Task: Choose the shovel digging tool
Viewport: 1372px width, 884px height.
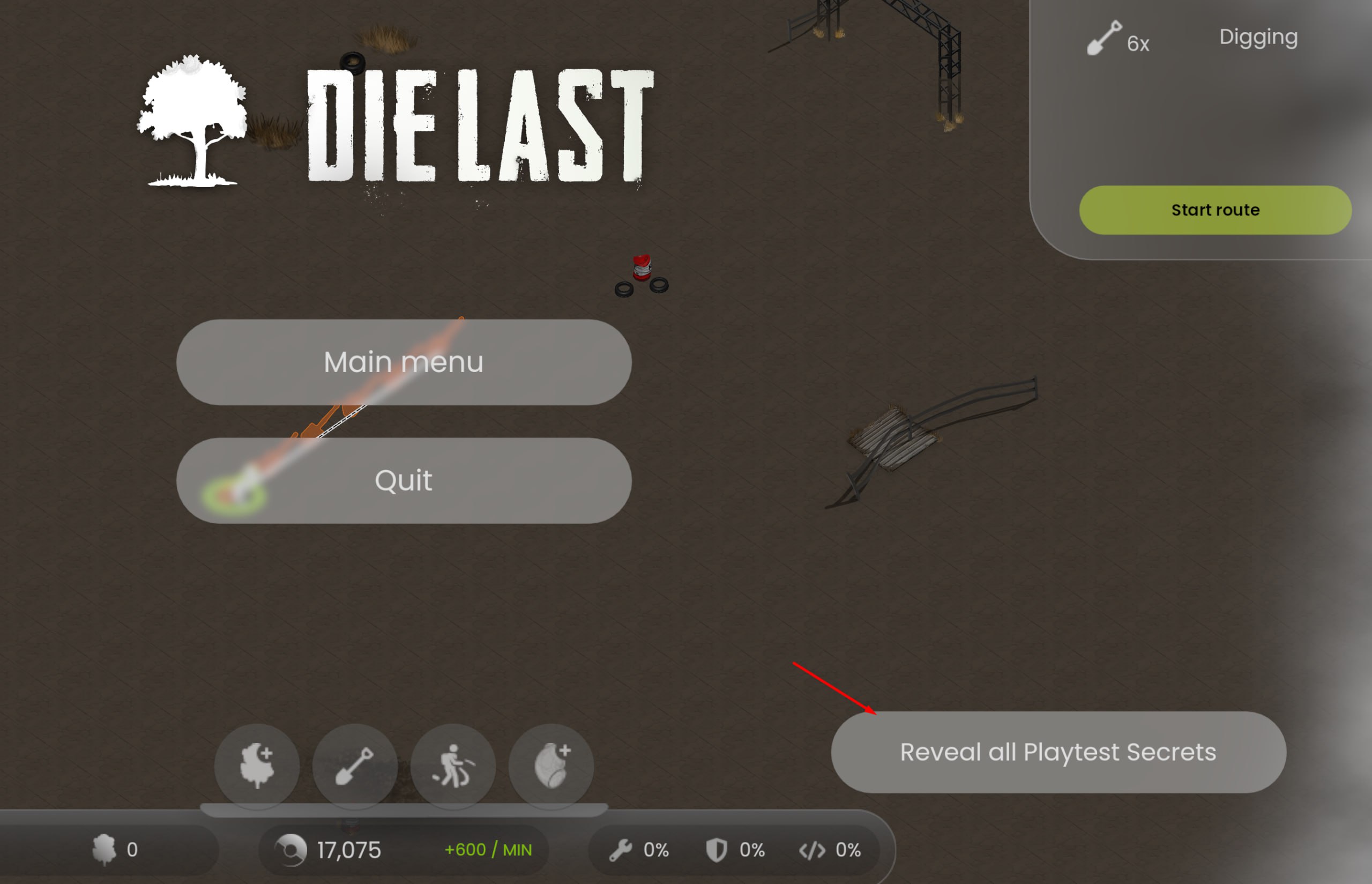Action: tap(355, 766)
